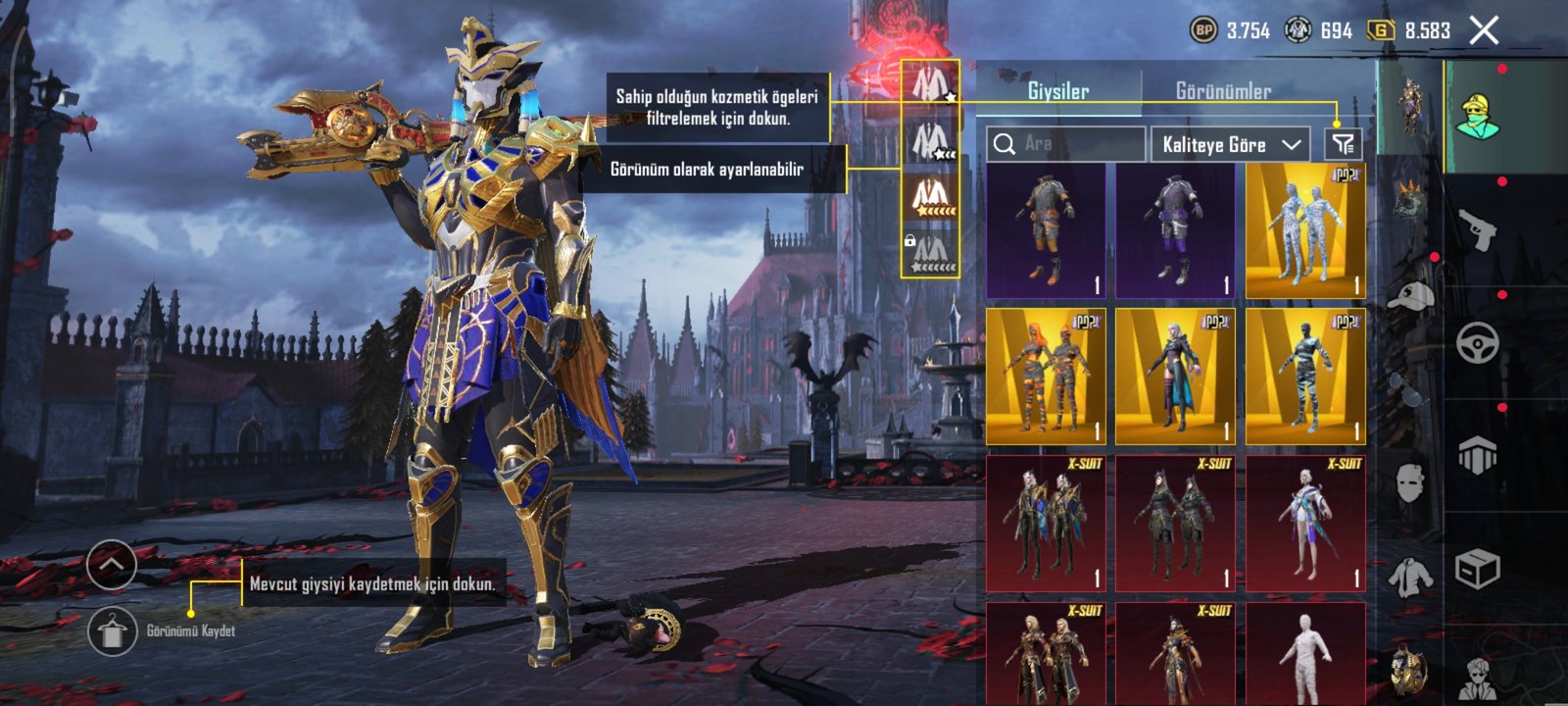Switch to the Görünümler tab
1568x706 pixels.
pyautogui.click(x=1223, y=91)
